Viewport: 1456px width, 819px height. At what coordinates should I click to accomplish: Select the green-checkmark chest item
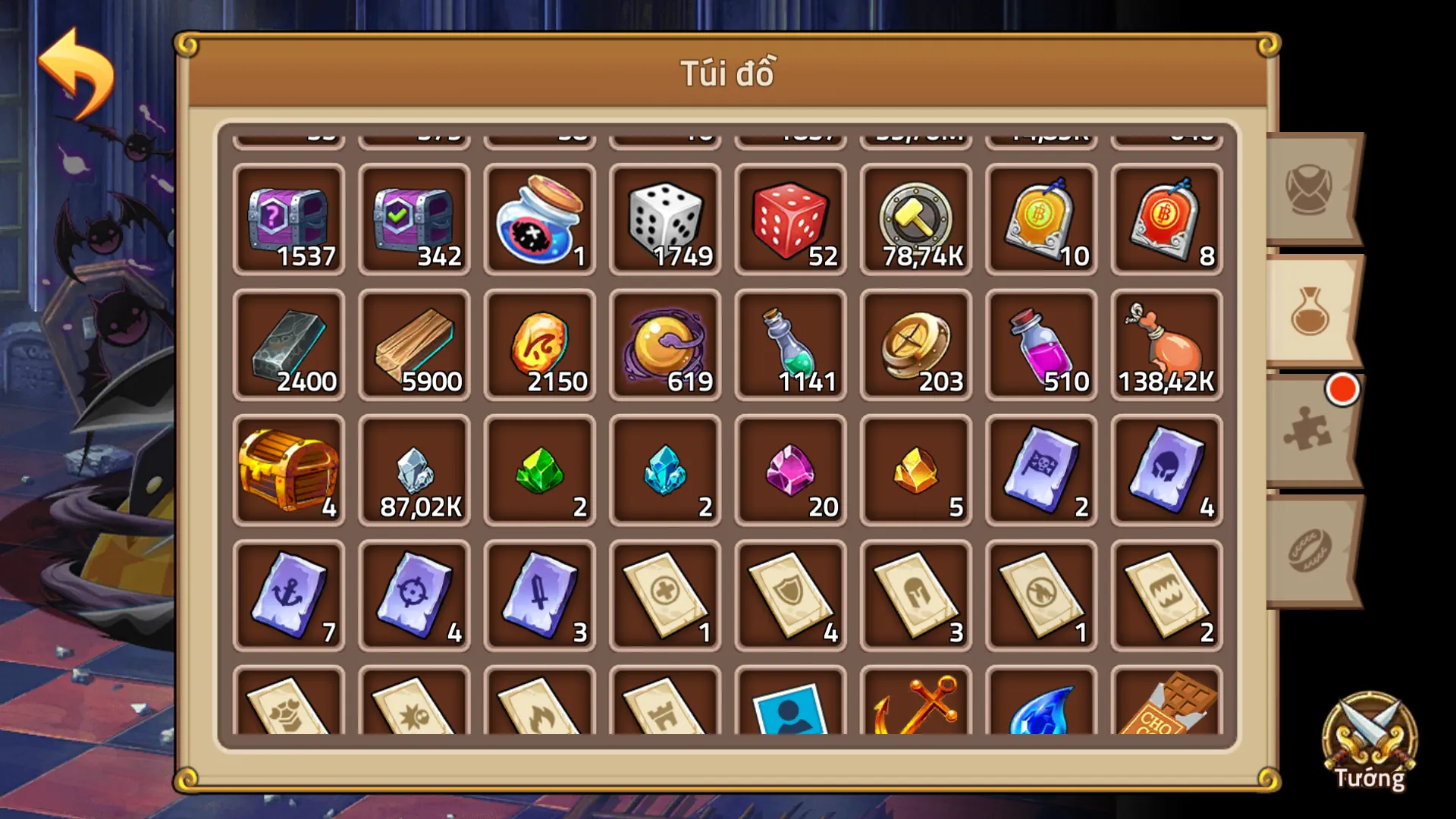pos(414,220)
